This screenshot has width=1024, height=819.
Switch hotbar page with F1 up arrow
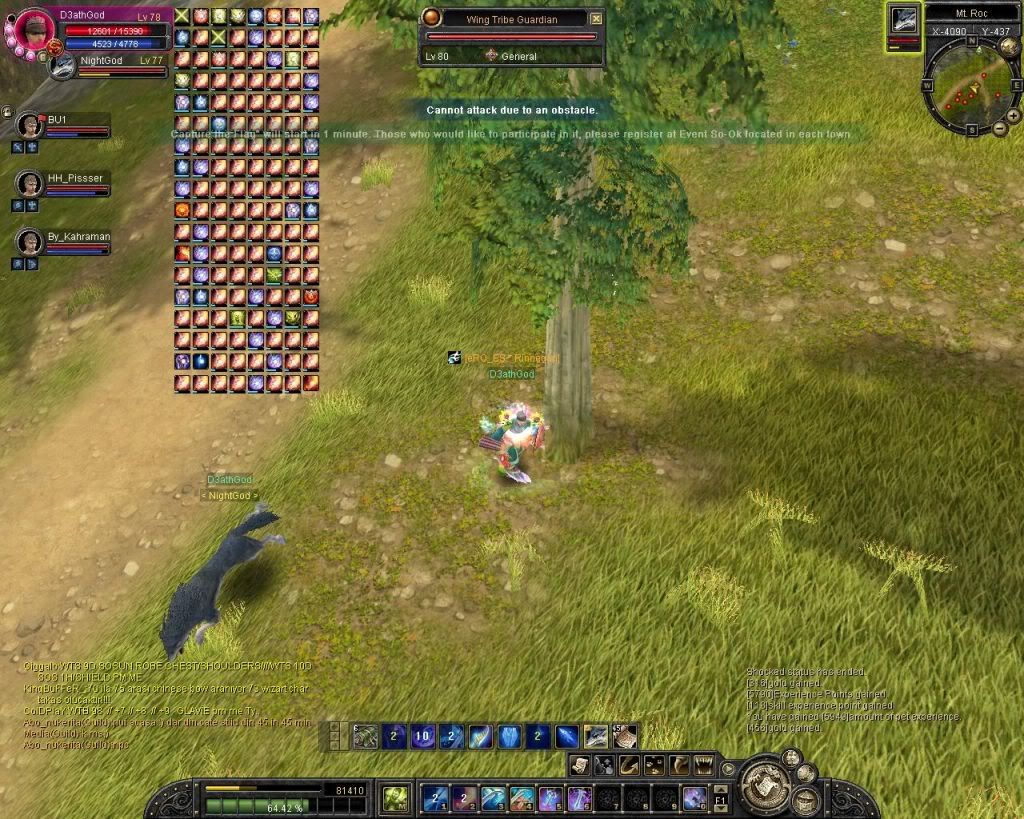pyautogui.click(x=719, y=790)
